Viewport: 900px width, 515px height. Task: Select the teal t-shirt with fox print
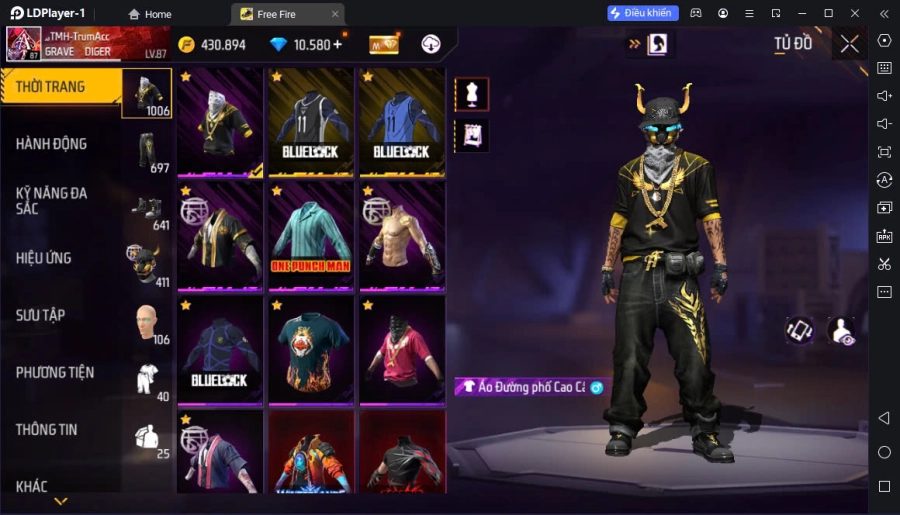click(x=311, y=350)
